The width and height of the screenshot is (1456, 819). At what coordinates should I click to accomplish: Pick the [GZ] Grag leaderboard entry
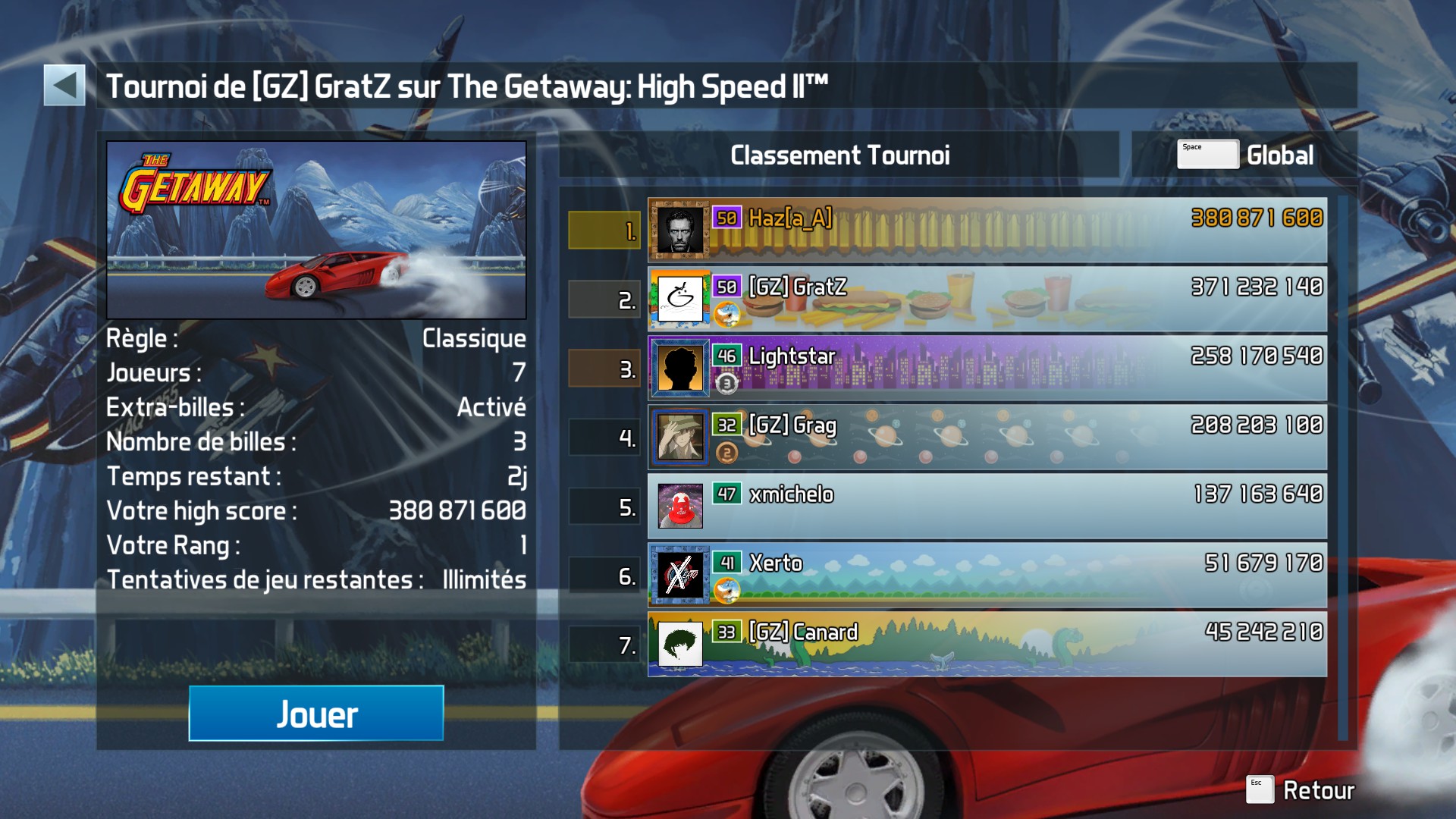[x=987, y=438]
